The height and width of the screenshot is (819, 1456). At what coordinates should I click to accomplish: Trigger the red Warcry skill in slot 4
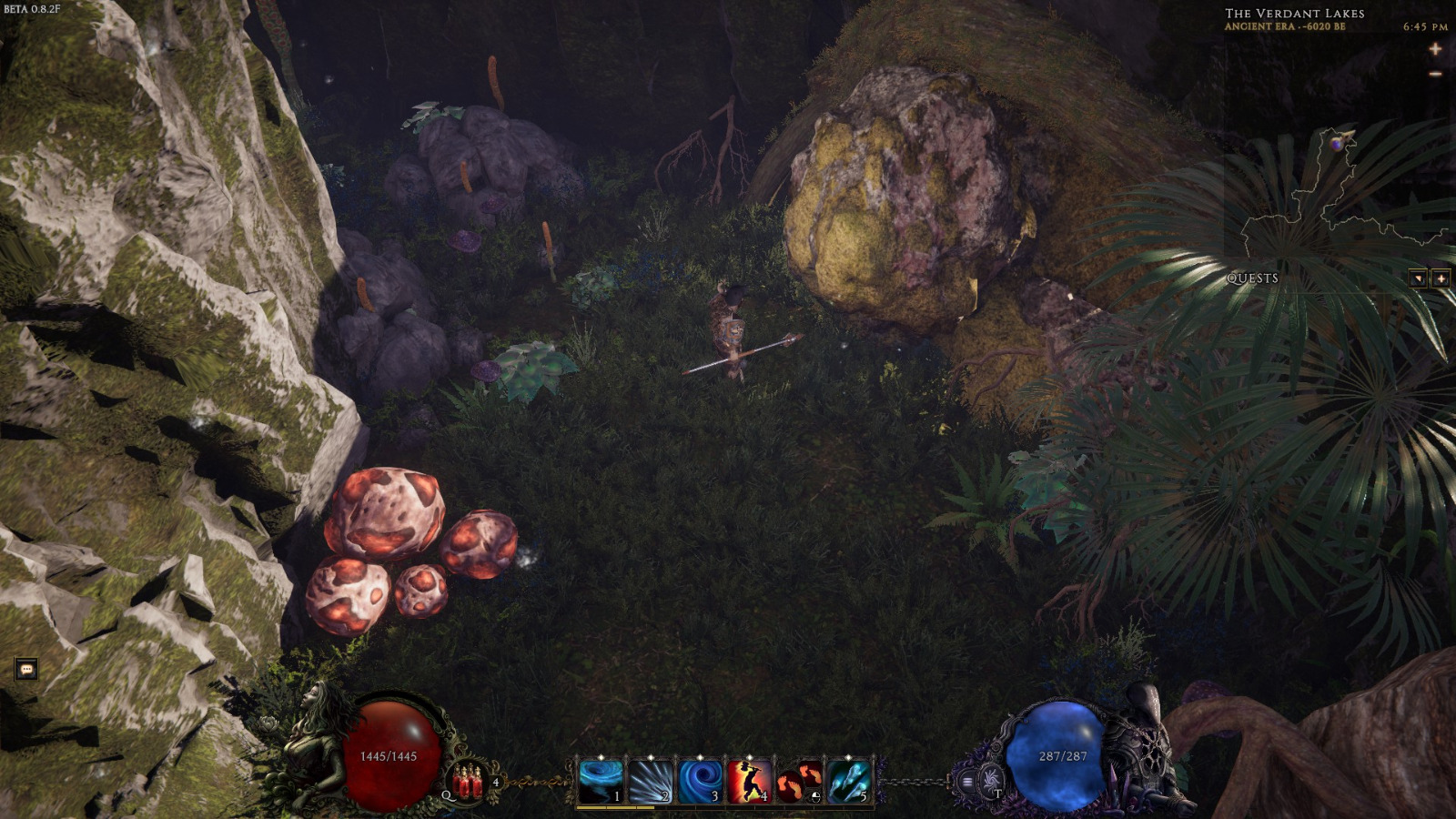pos(749,780)
